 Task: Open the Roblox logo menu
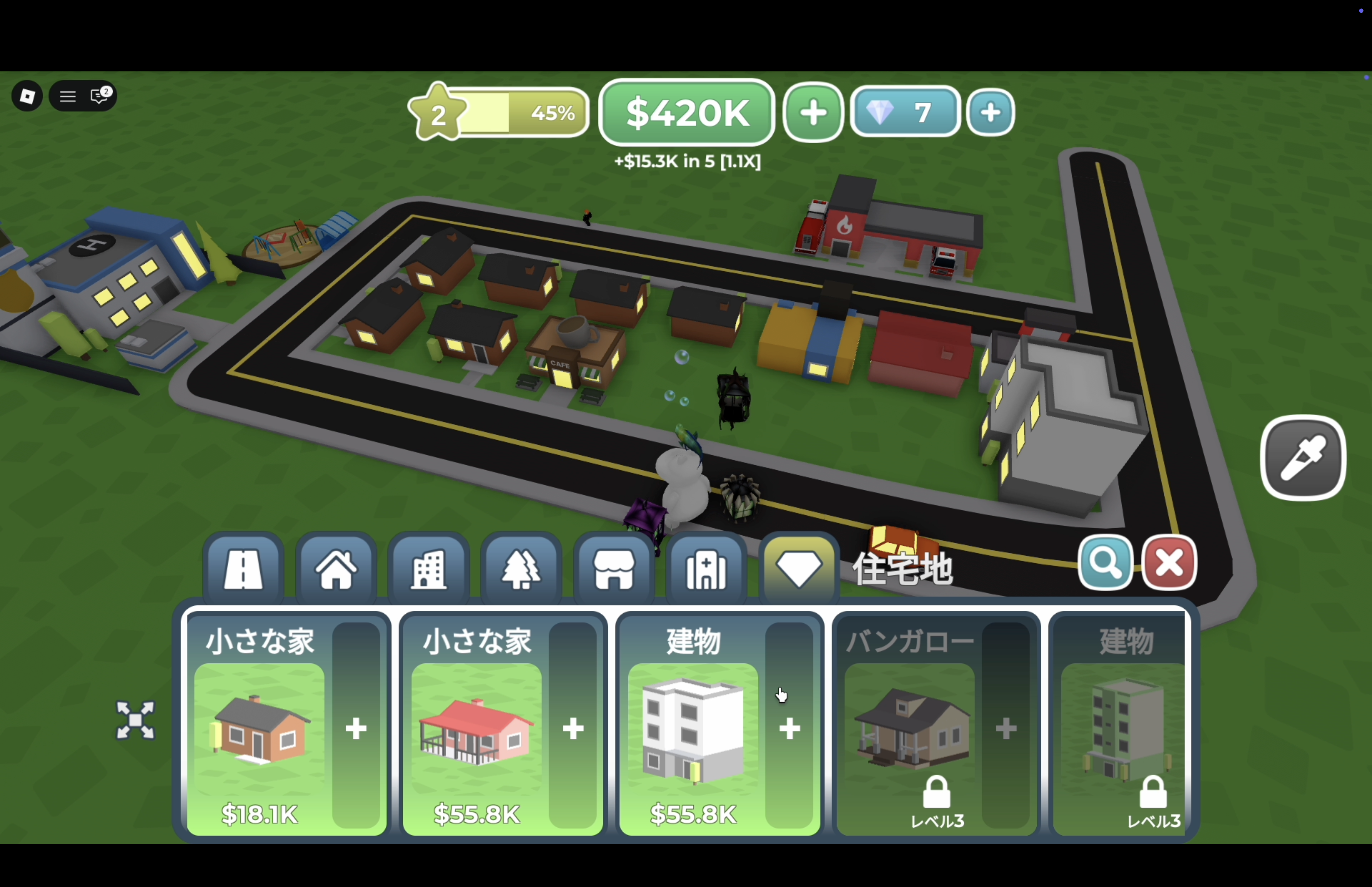27,96
